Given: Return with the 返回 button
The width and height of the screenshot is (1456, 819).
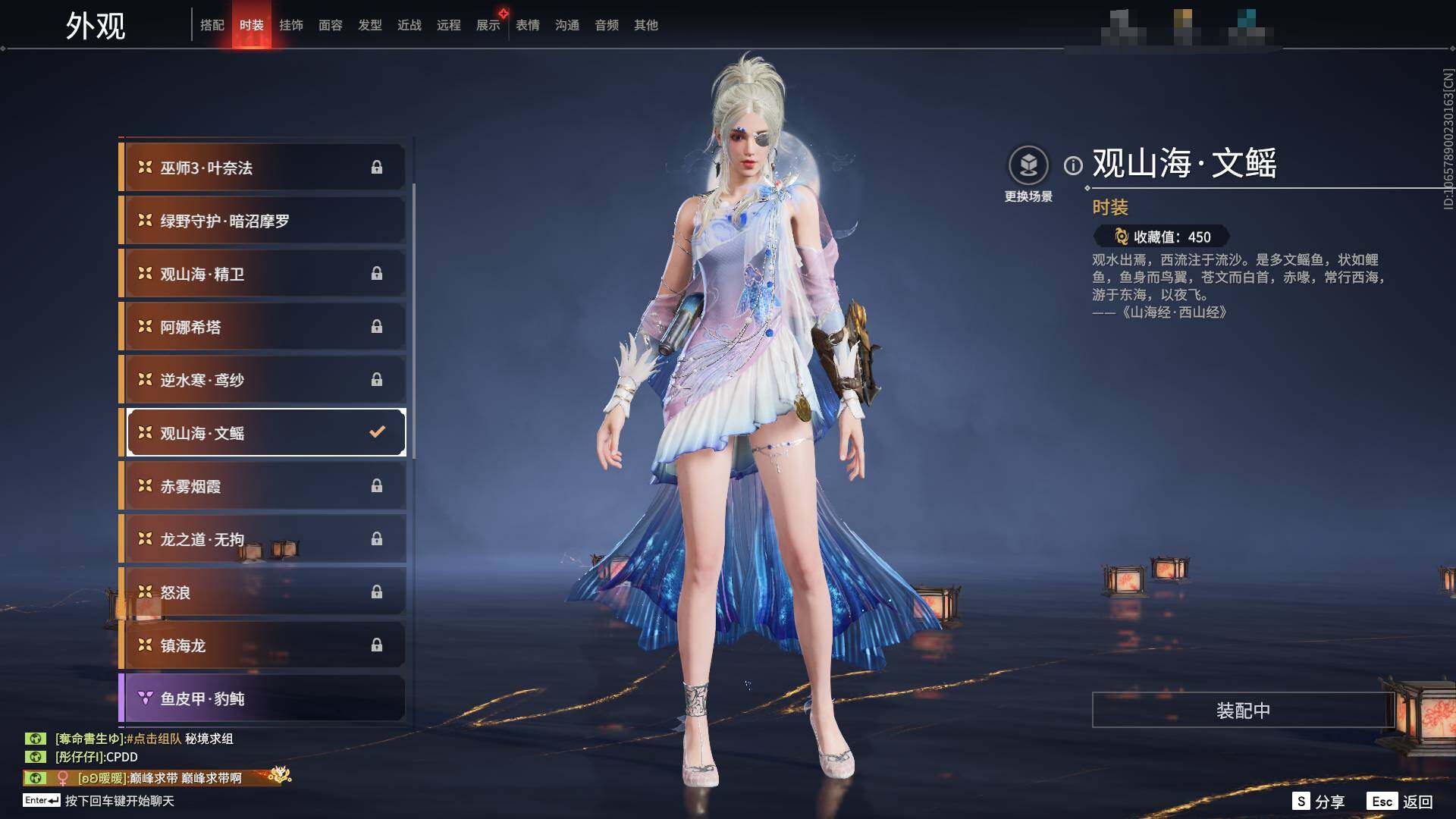Looking at the screenshot, I should [1401, 802].
